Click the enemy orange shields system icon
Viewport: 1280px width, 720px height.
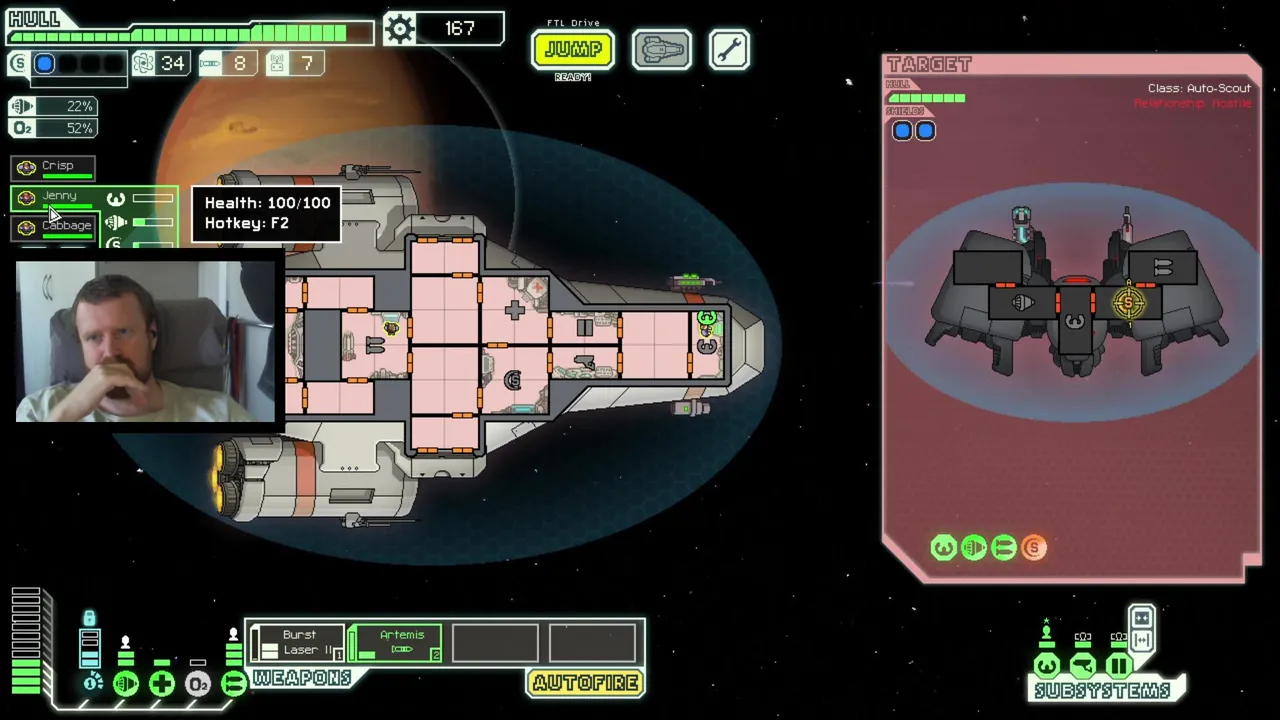pos(1034,547)
